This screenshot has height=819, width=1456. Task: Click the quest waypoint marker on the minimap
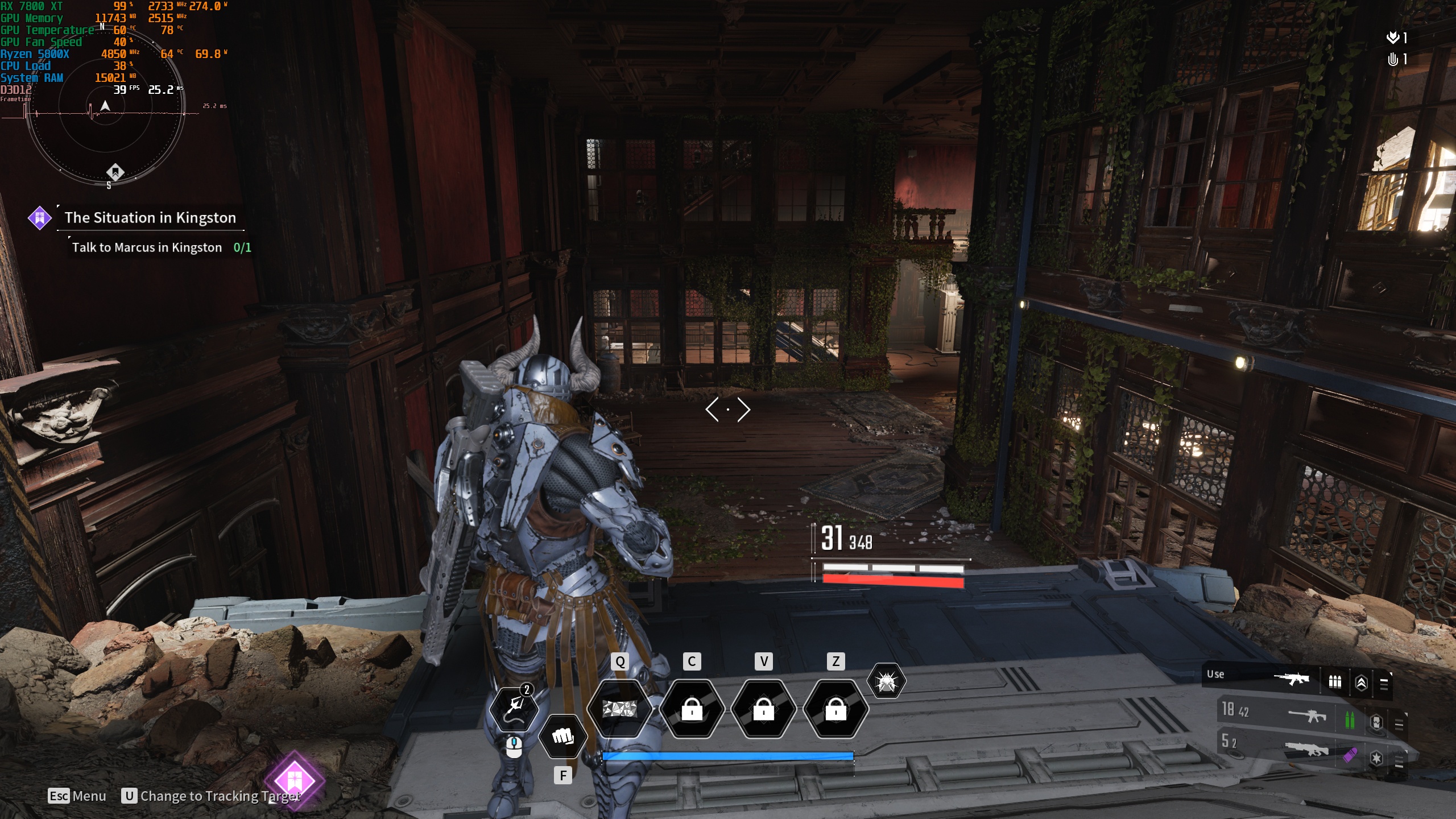pyautogui.click(x=115, y=171)
